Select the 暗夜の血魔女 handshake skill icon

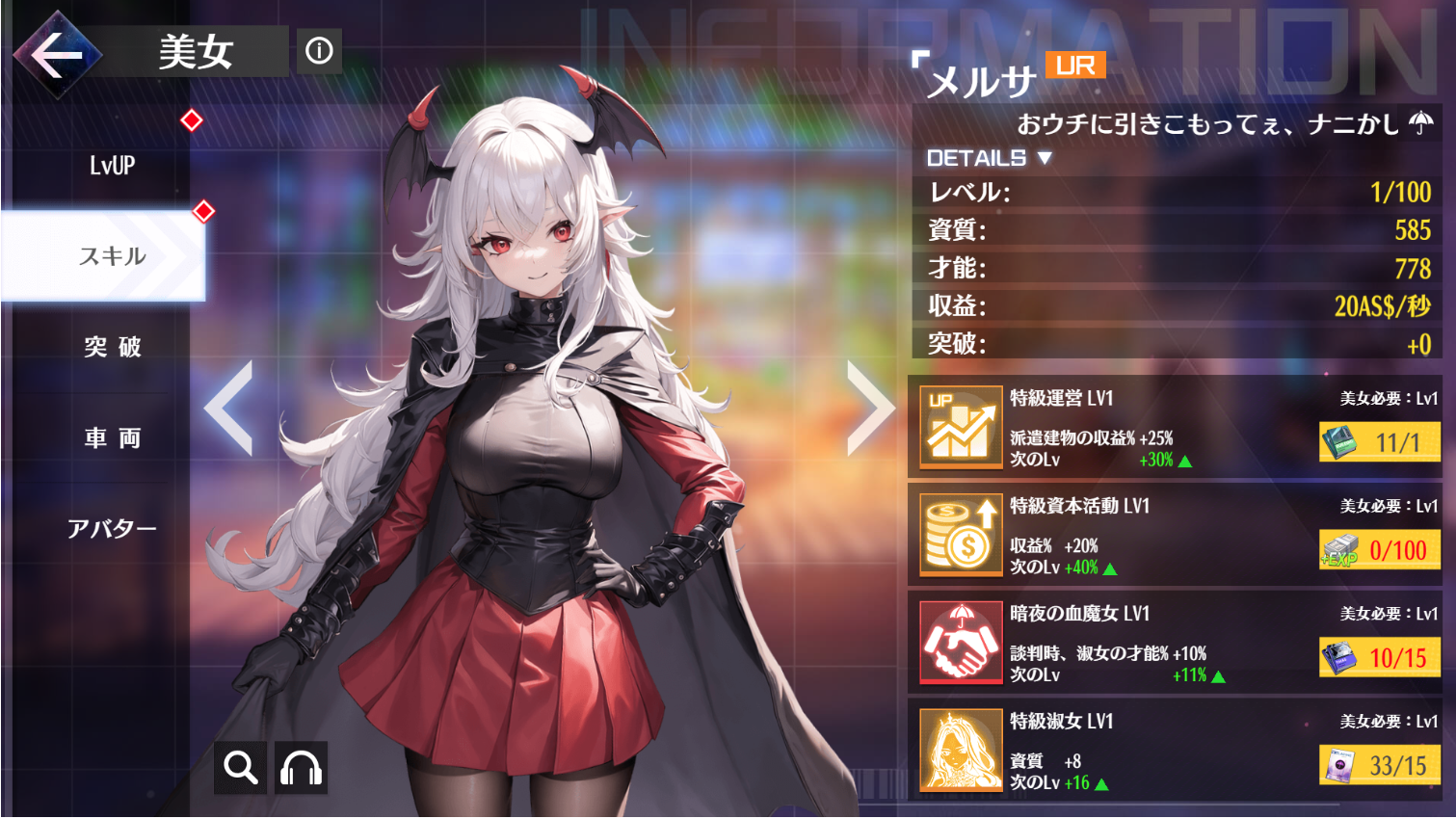coord(959,642)
